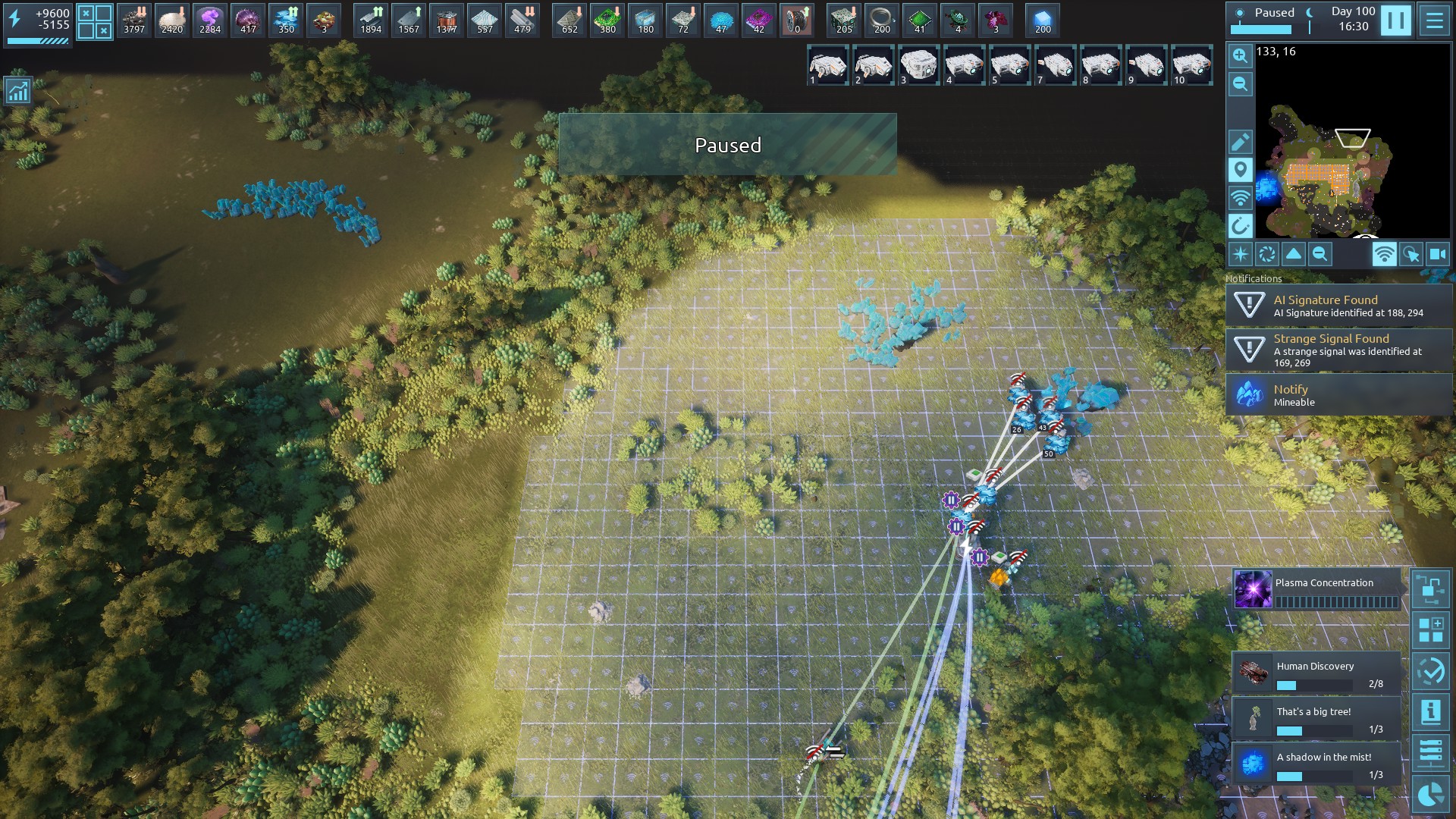Click the zoom-out button beside the minimap's top edge
Viewport: 1456px width, 819px height.
(x=1240, y=84)
